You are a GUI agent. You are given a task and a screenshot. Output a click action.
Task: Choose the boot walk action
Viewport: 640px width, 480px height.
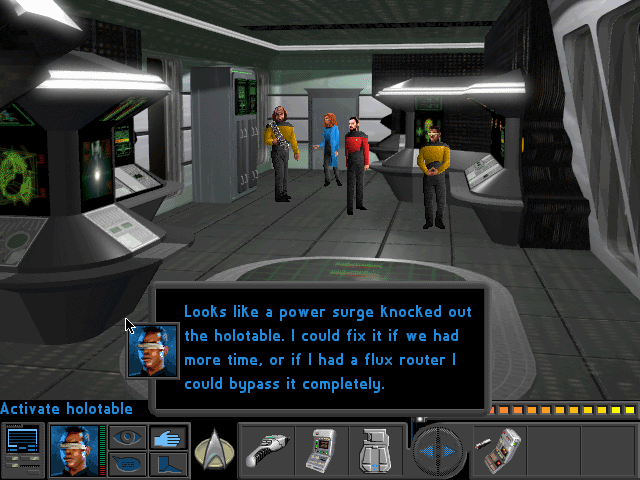166,463
